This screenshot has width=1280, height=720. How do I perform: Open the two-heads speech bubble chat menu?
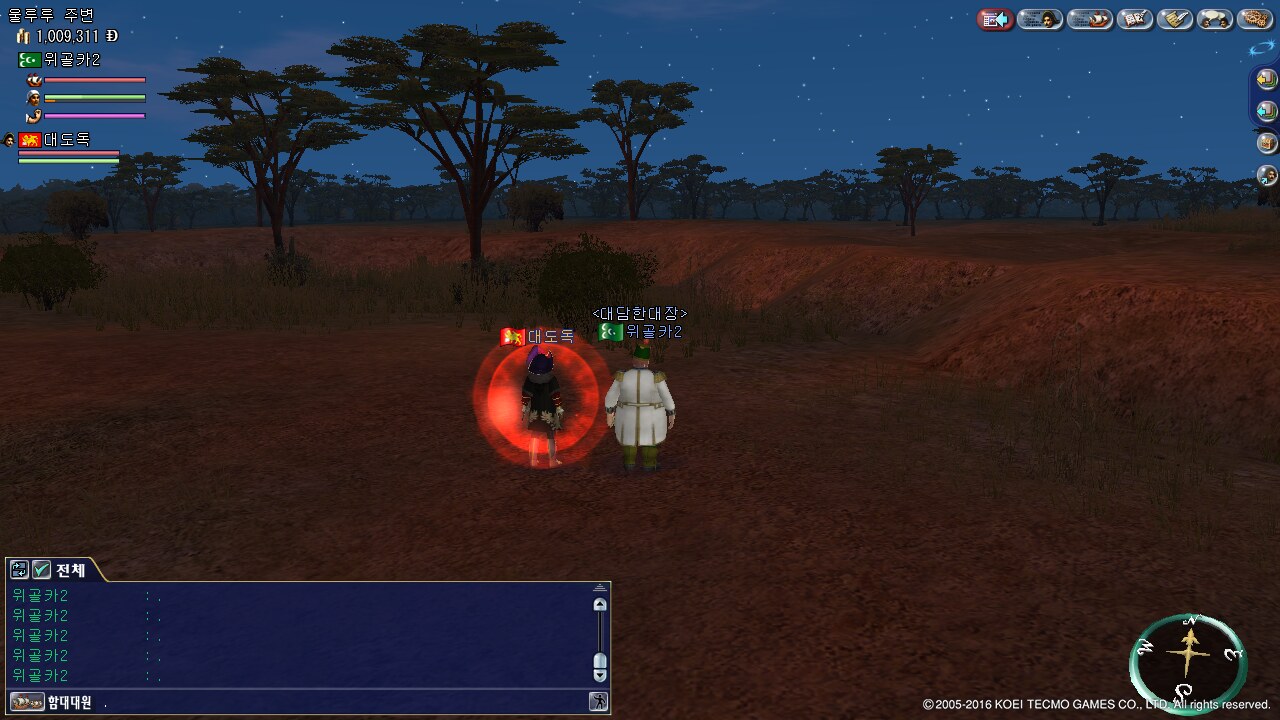click(x=1215, y=19)
